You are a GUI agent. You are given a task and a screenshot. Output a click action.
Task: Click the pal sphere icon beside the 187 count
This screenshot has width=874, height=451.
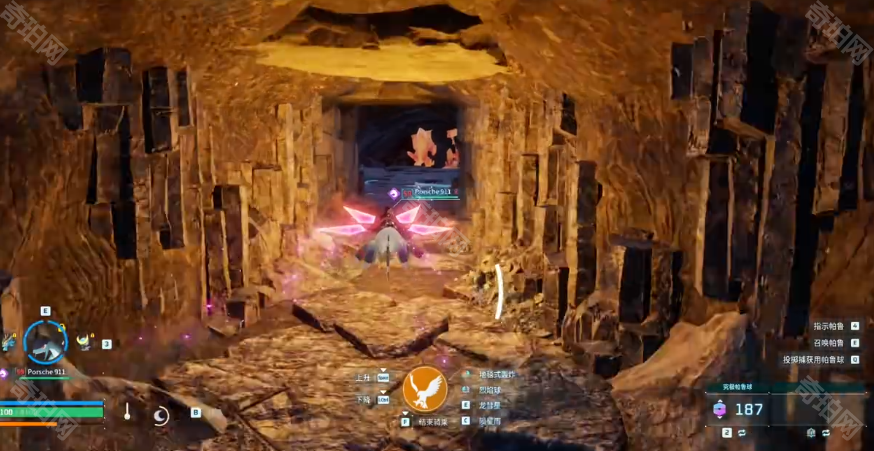[x=719, y=409]
